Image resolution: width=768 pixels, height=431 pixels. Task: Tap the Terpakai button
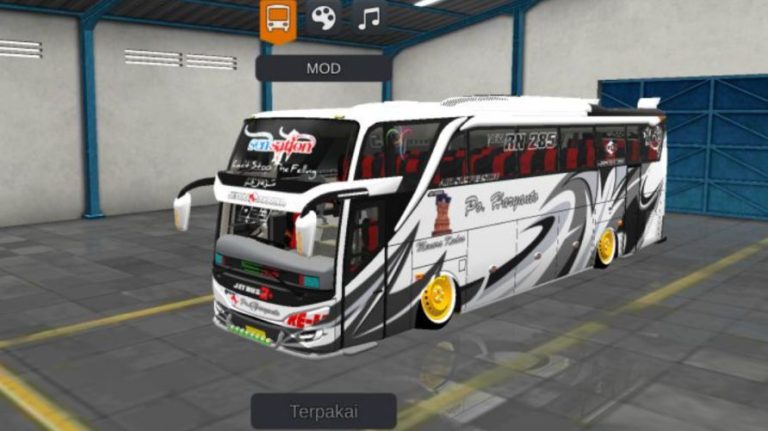tap(323, 411)
